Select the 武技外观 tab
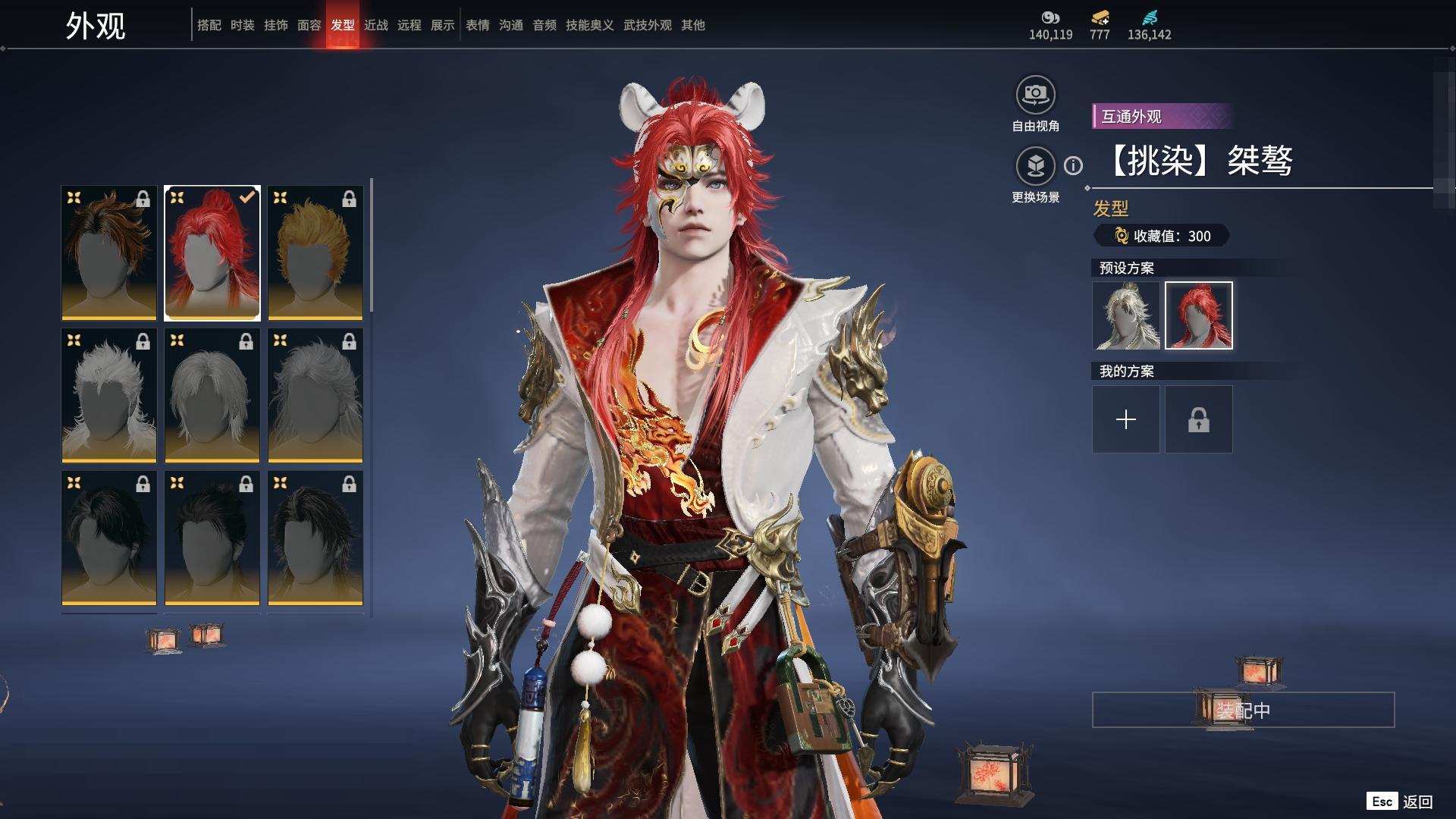This screenshot has width=1456, height=819. 647,25
